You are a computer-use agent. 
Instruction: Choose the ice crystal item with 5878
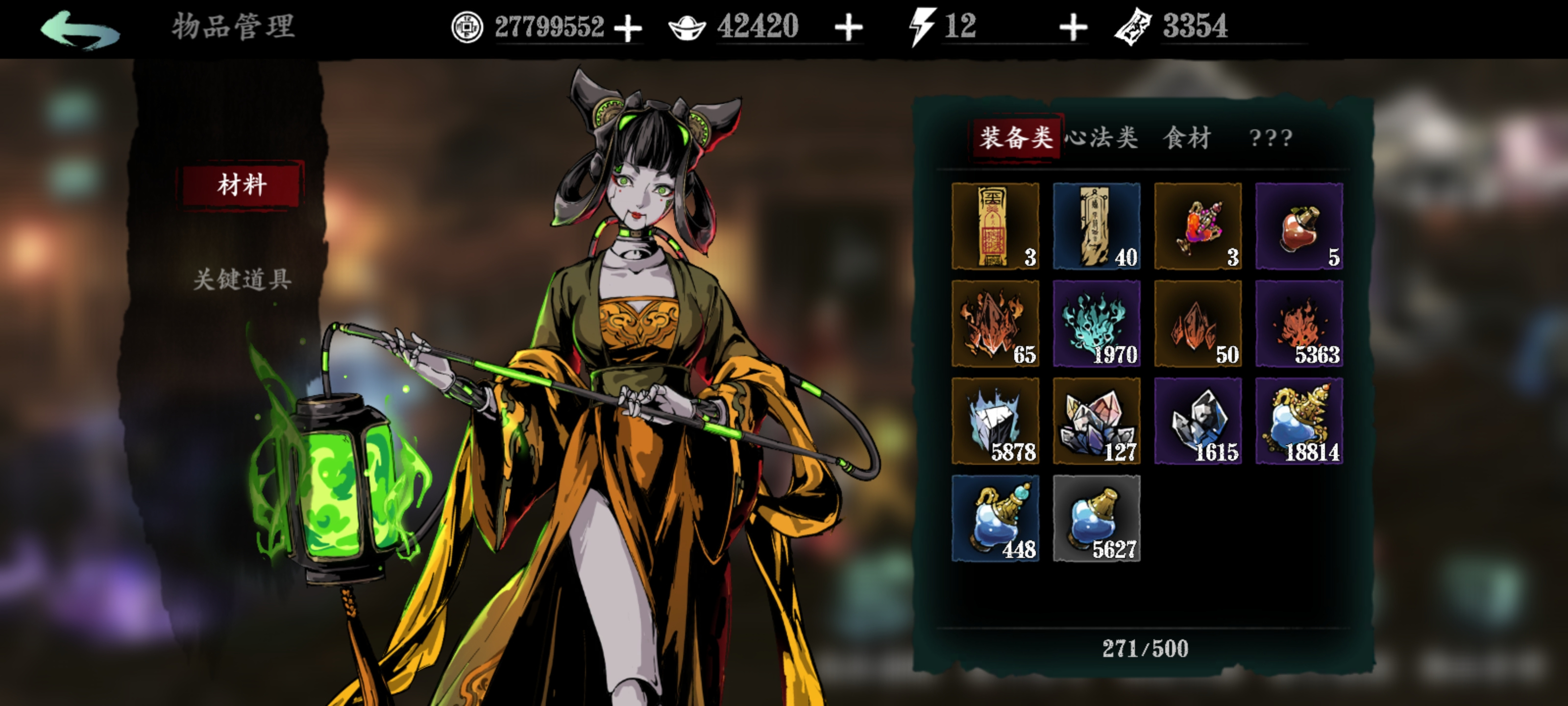pos(995,421)
